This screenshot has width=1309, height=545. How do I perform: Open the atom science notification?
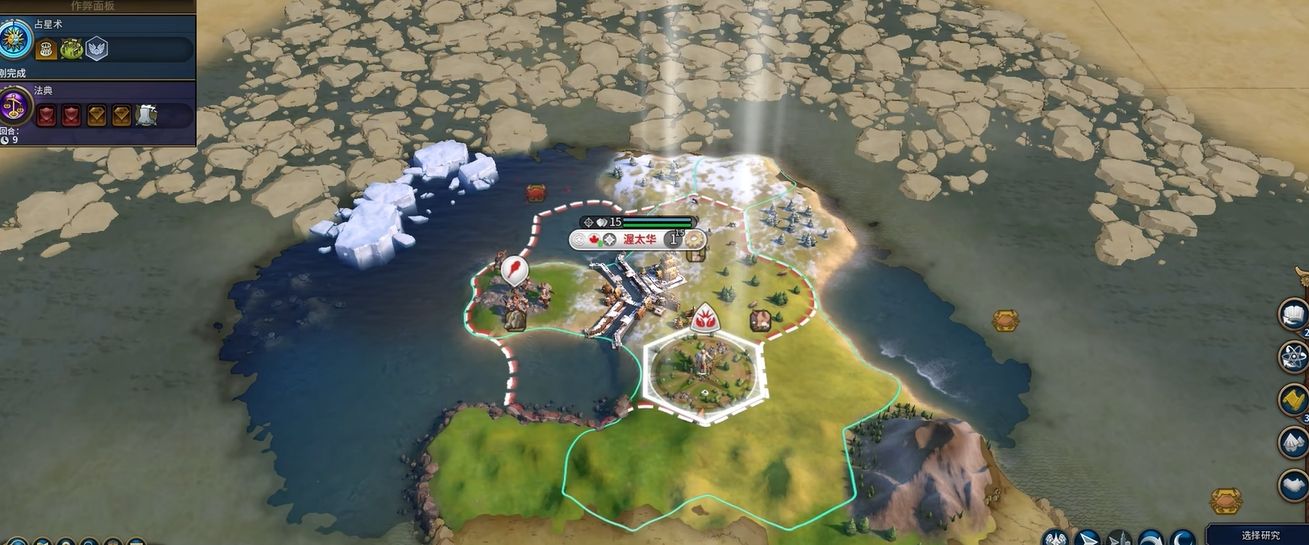pos(1294,357)
